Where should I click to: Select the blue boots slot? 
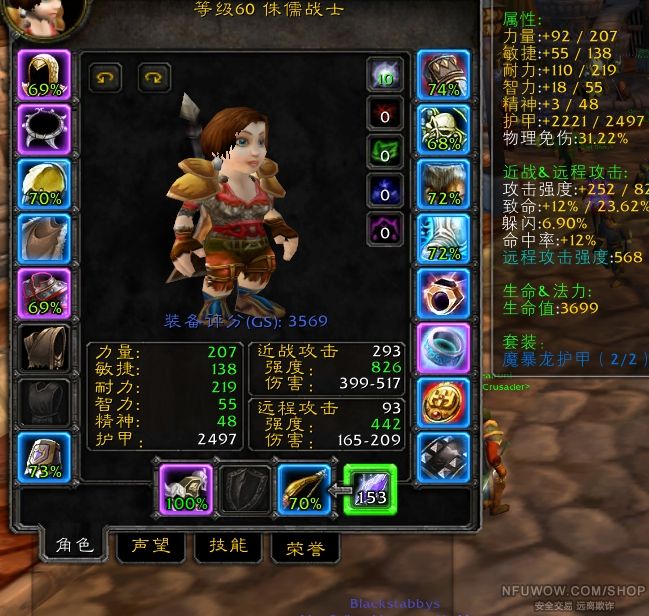click(x=443, y=239)
